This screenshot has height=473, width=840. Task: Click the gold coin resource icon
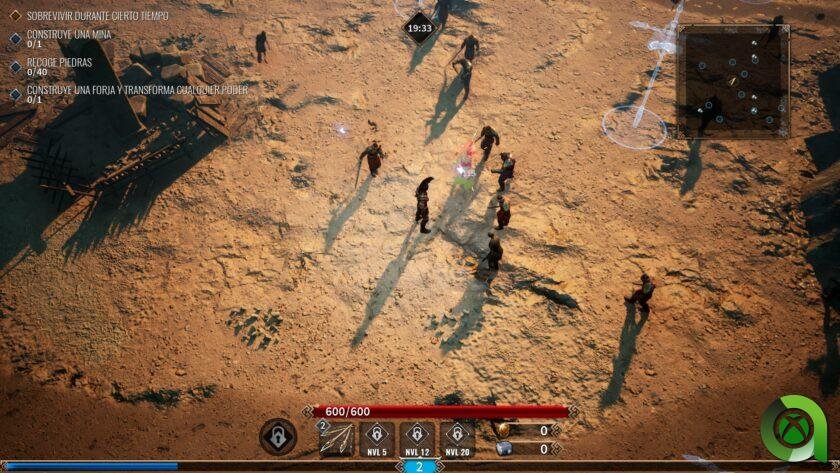point(503,430)
